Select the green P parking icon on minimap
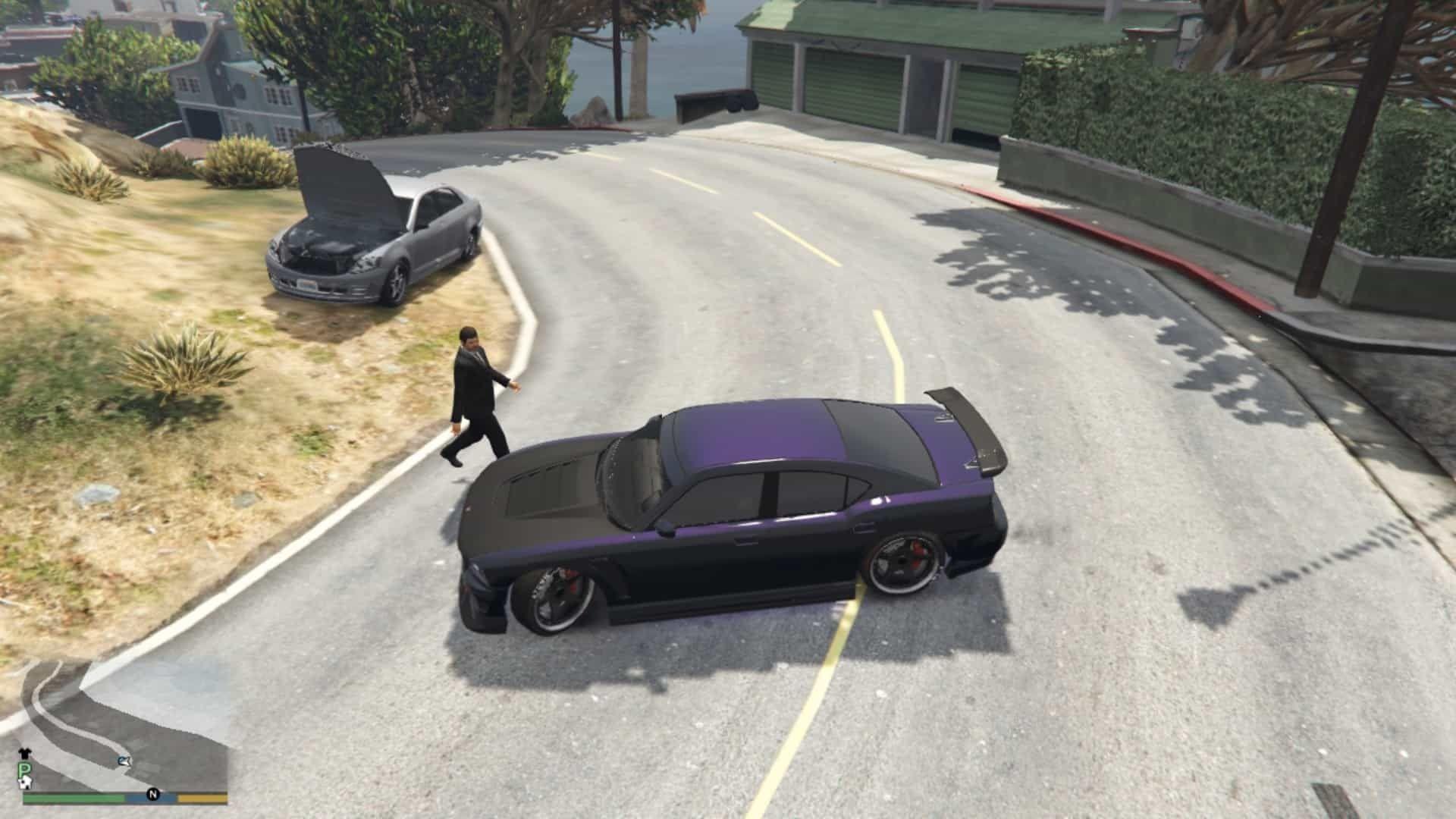Image resolution: width=1456 pixels, height=819 pixels. (x=24, y=767)
